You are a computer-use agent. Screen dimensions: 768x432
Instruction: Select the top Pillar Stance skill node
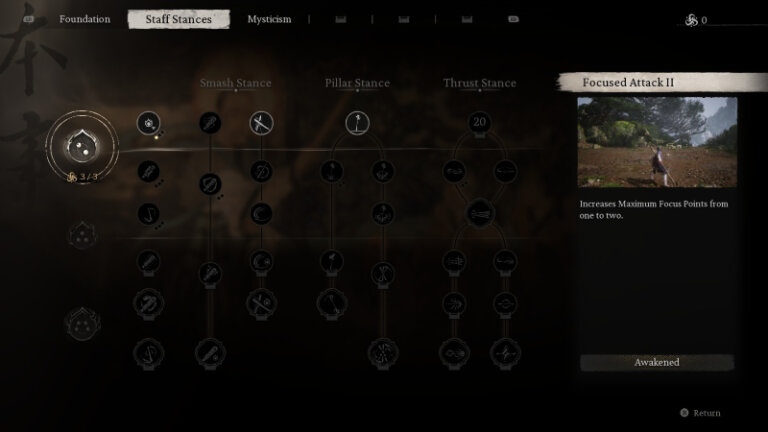(x=358, y=123)
